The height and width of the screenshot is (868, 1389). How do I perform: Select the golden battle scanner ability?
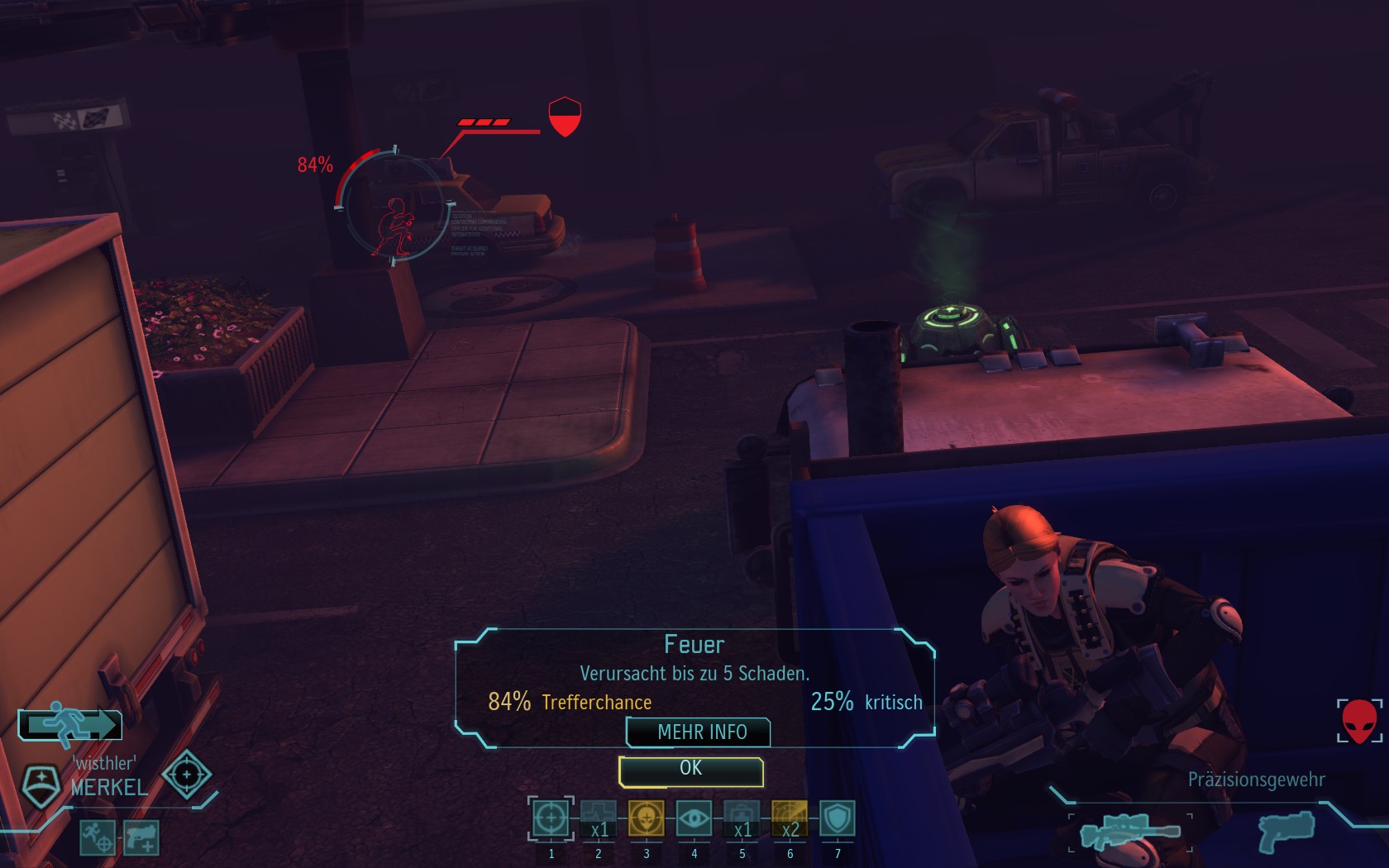(790, 818)
